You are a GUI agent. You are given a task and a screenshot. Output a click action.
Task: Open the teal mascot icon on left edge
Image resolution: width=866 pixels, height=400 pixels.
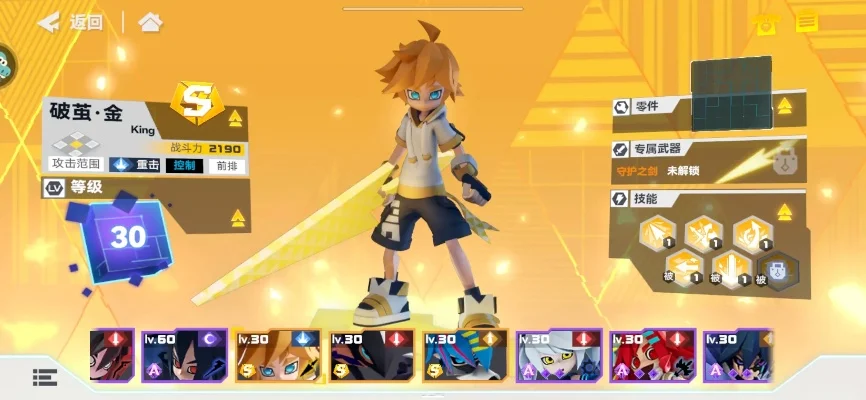point(6,63)
